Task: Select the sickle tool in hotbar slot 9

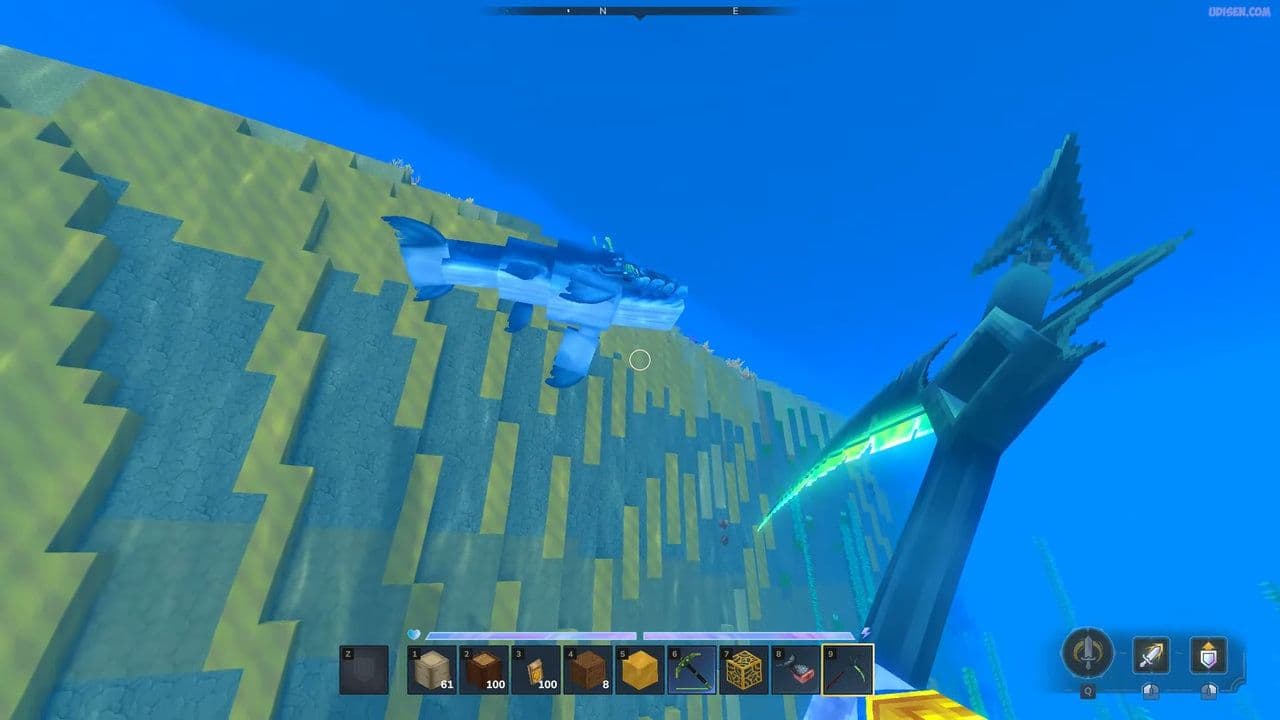Action: [845, 670]
